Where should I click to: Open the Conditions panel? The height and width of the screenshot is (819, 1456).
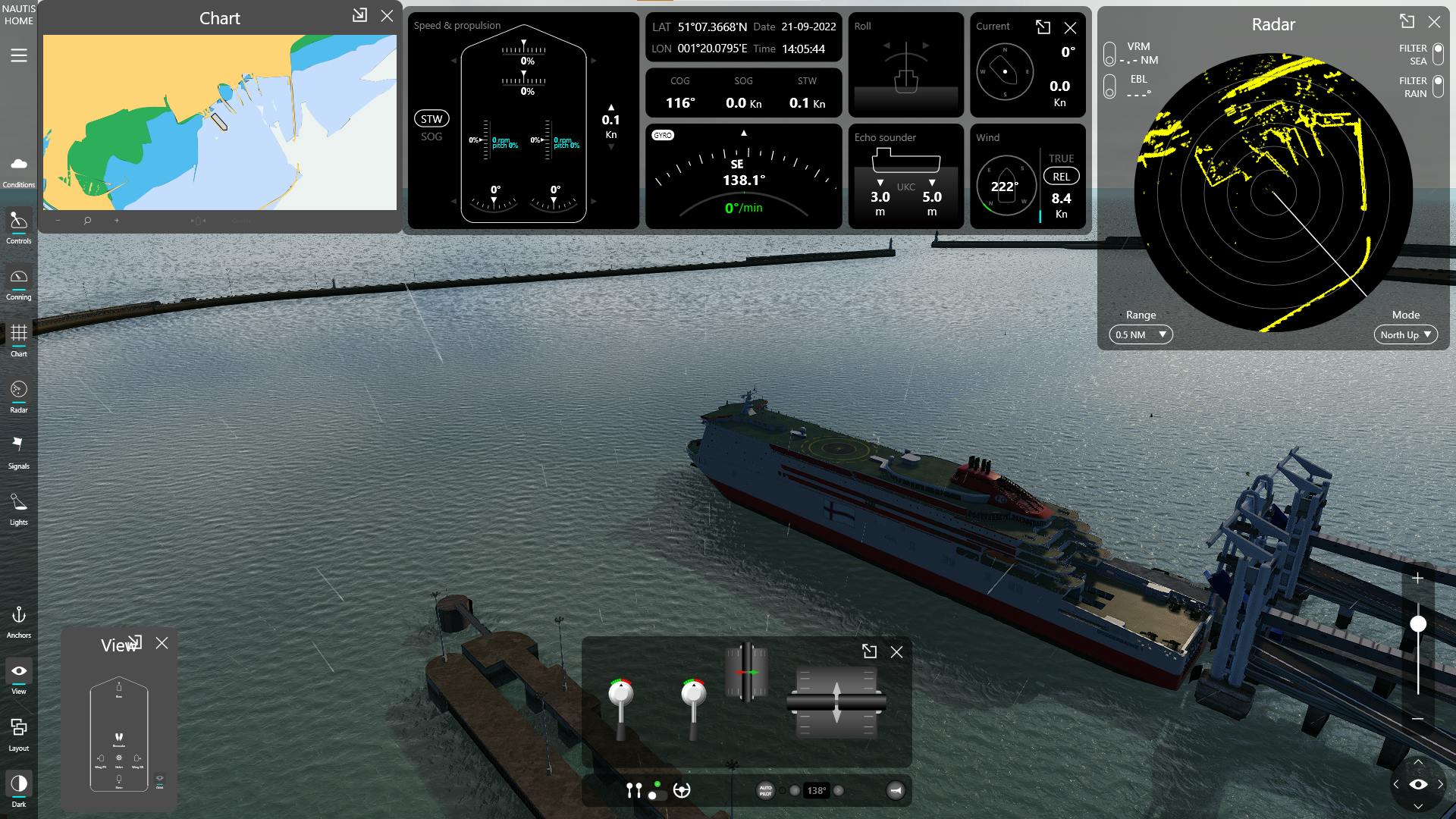[19, 170]
